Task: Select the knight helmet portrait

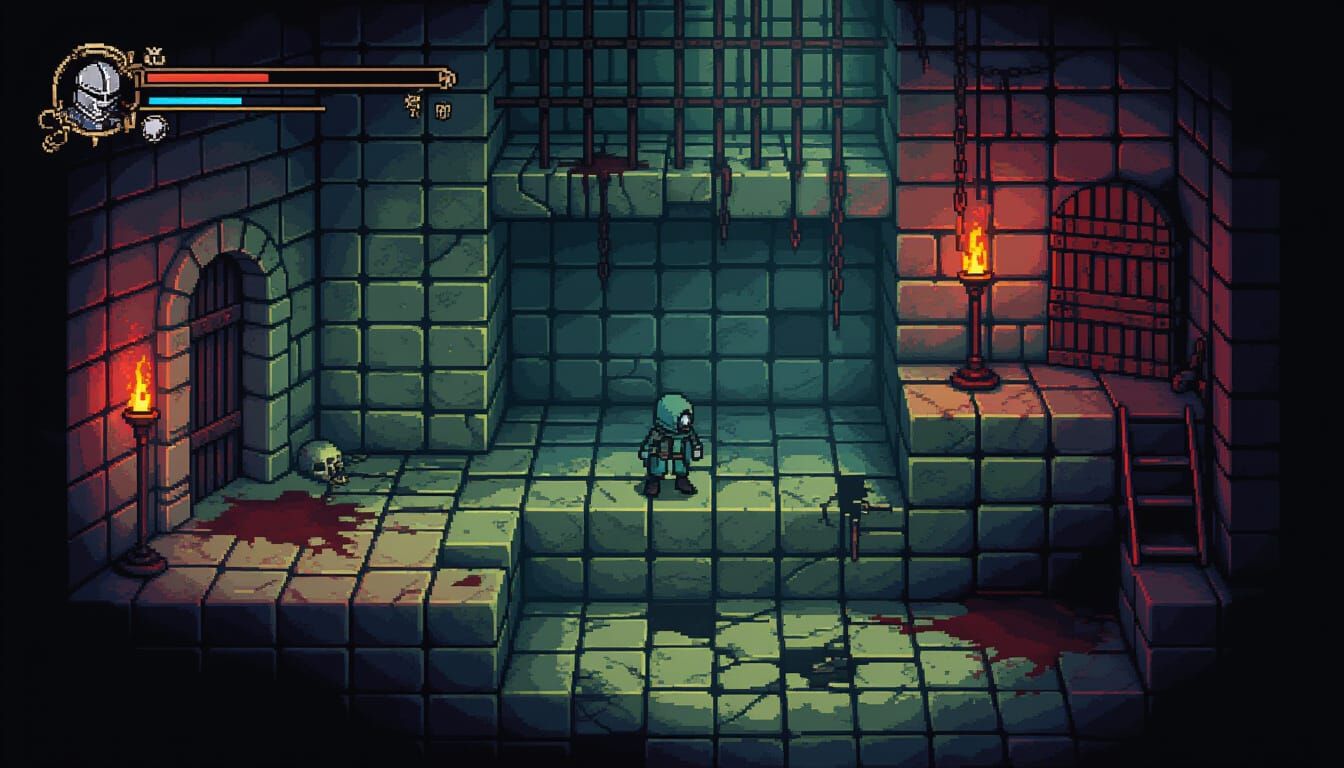Action: 97,92
